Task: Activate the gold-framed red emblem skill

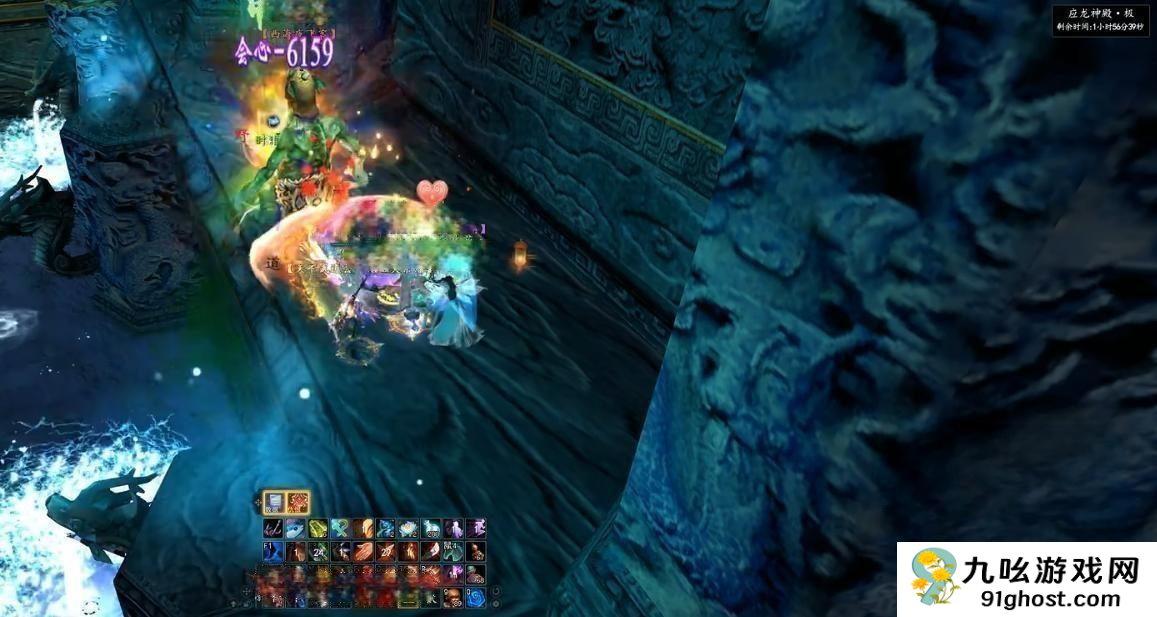Action: pyautogui.click(x=297, y=502)
